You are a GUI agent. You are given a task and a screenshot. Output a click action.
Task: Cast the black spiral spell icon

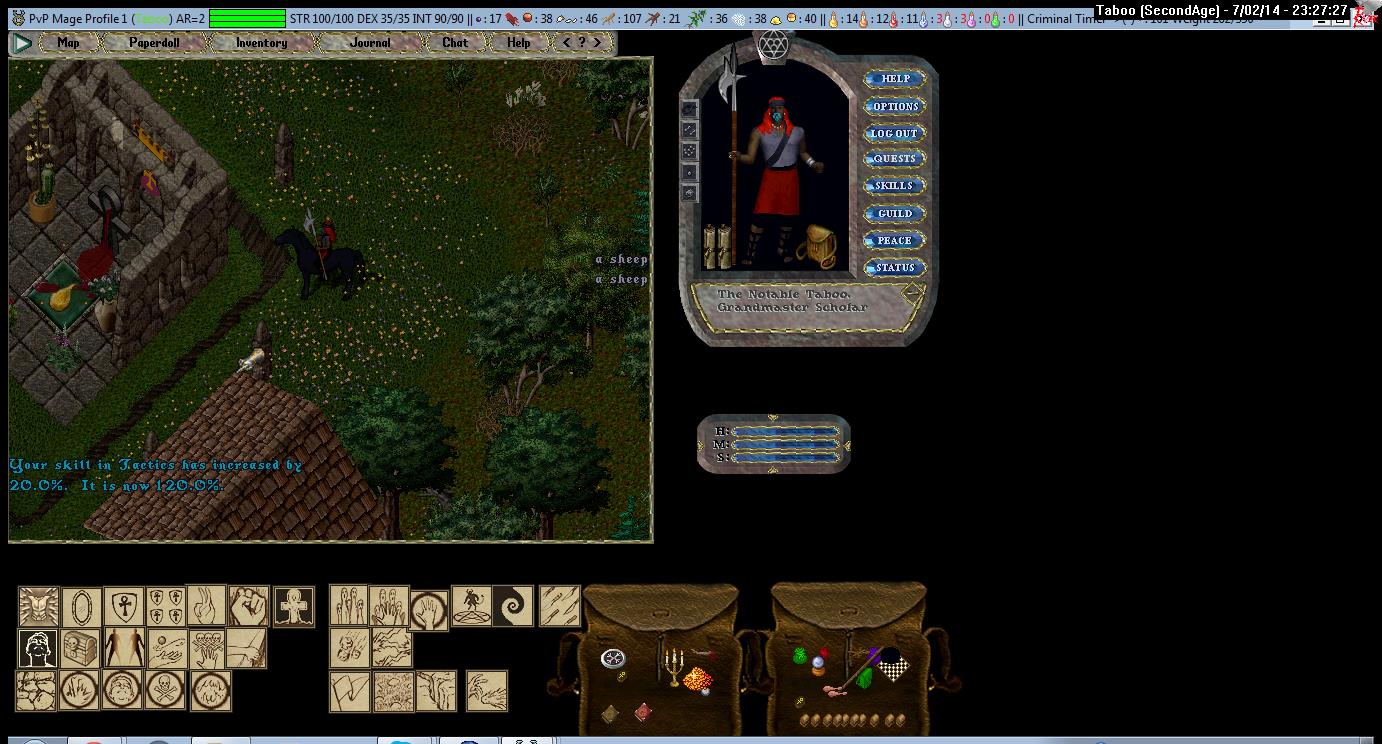pos(513,607)
